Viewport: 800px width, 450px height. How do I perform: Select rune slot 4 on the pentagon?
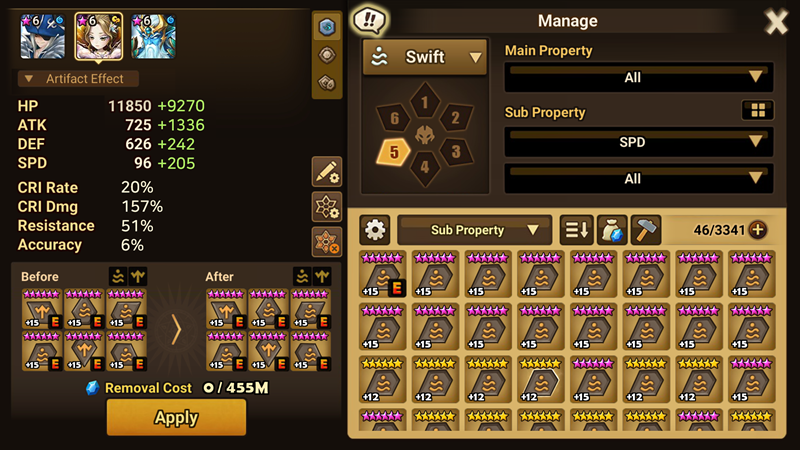pyautogui.click(x=425, y=167)
